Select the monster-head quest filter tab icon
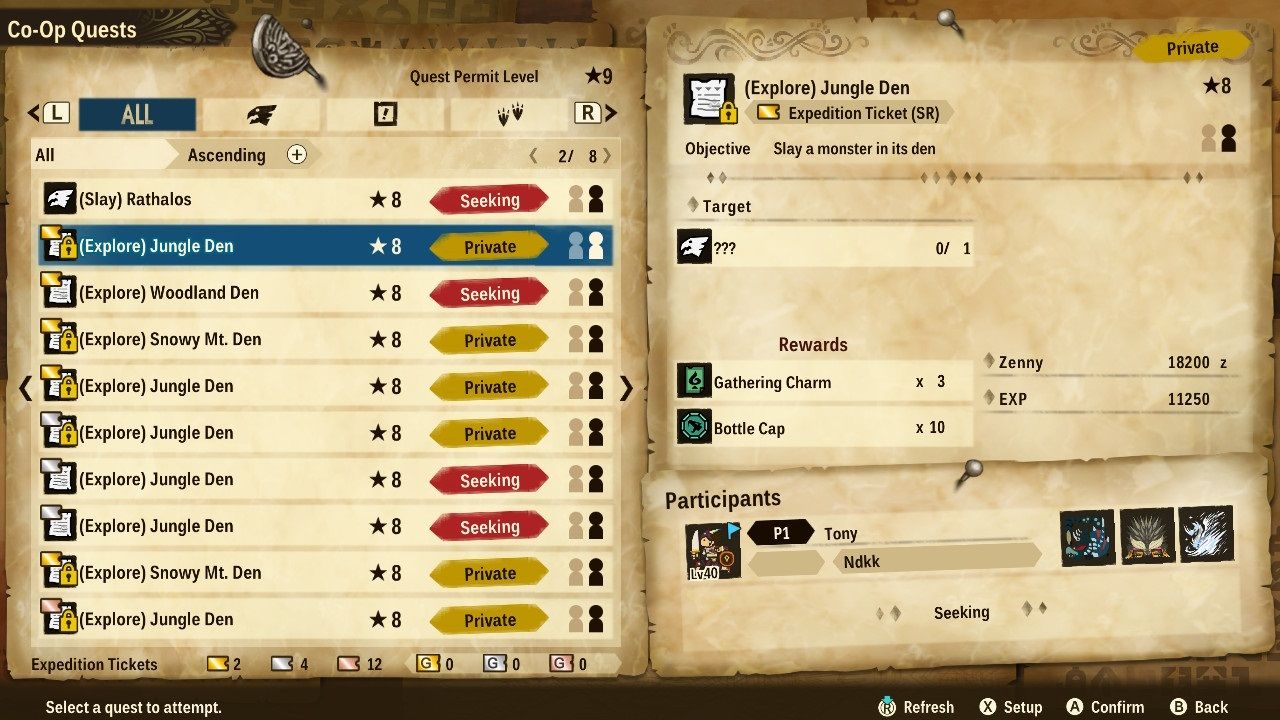Viewport: 1280px width, 720px height. pyautogui.click(x=264, y=114)
